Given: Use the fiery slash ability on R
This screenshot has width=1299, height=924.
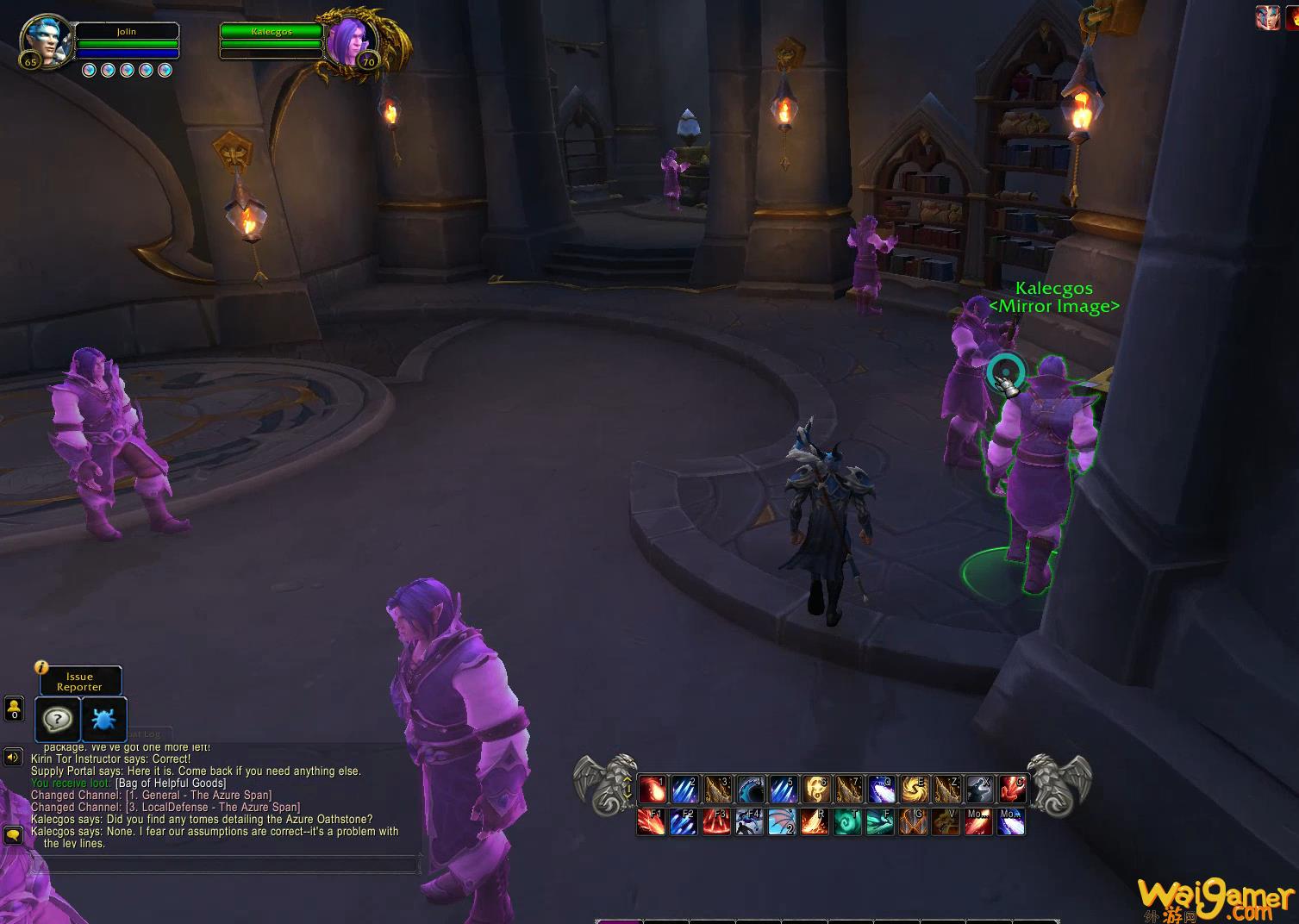Looking at the screenshot, I should click(x=815, y=821).
